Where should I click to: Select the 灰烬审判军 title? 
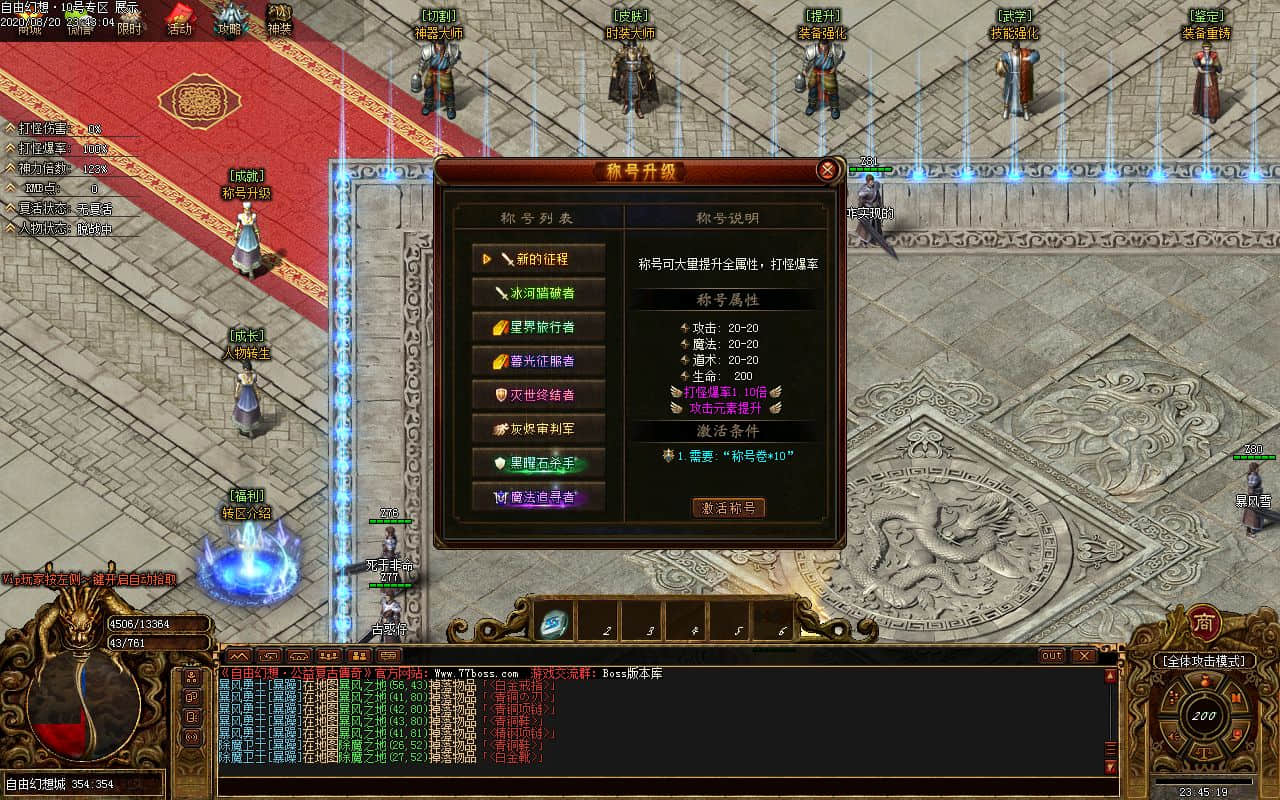click(539, 429)
